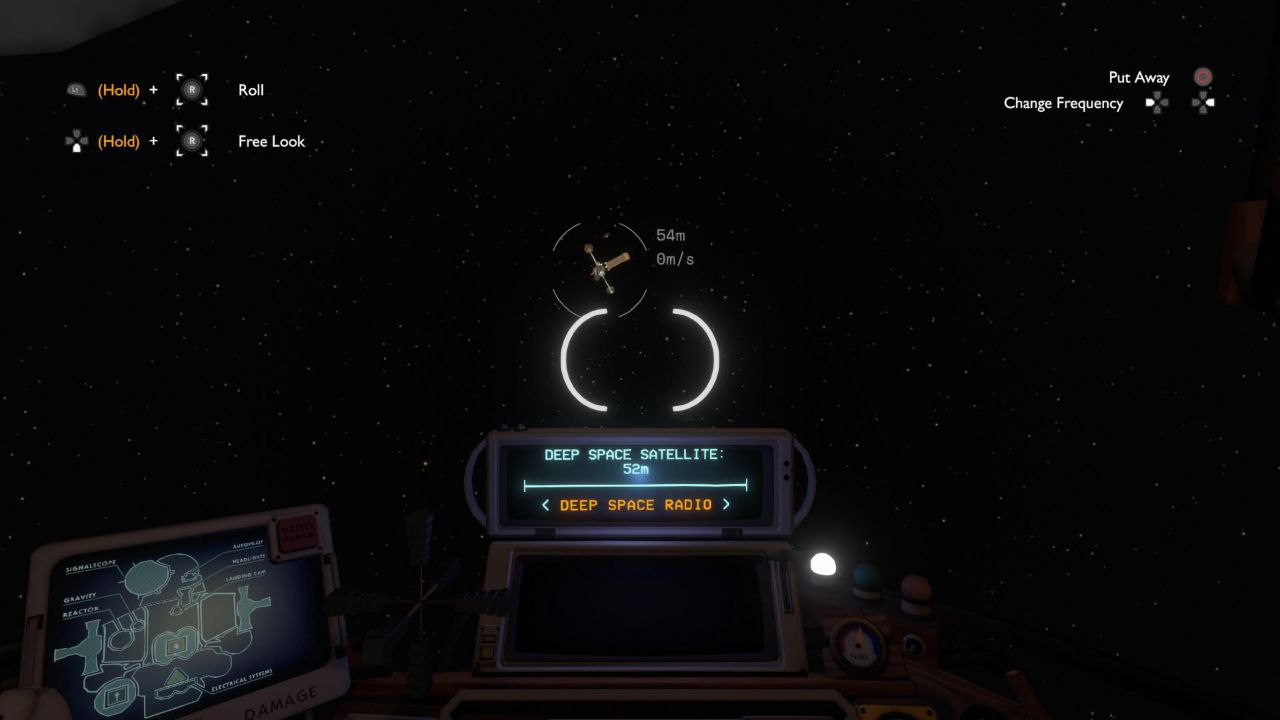Click the Free Look control prompt
The height and width of the screenshot is (720, 1280).
tap(270, 141)
